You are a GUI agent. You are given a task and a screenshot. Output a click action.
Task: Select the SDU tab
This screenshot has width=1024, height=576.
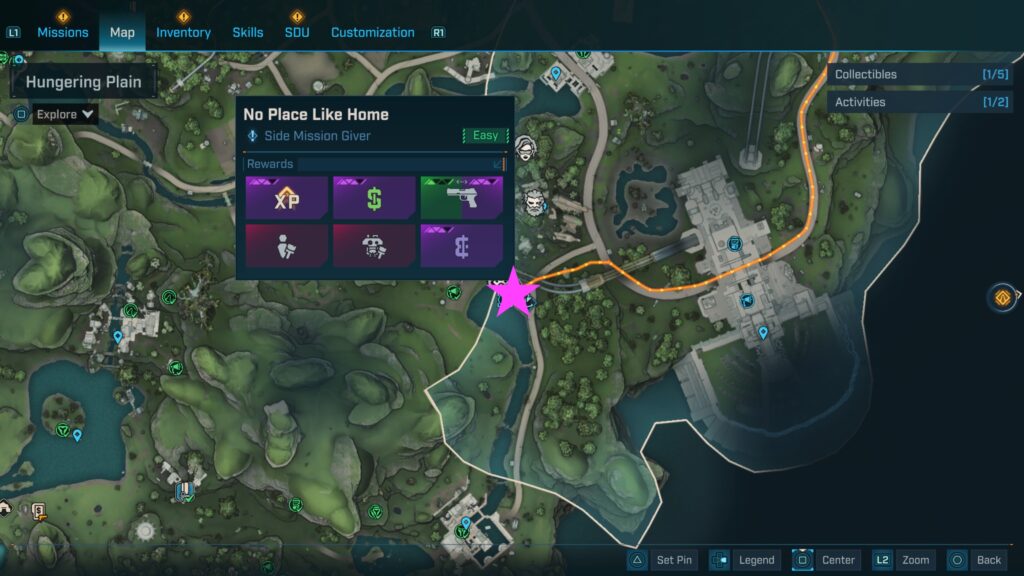(x=297, y=32)
